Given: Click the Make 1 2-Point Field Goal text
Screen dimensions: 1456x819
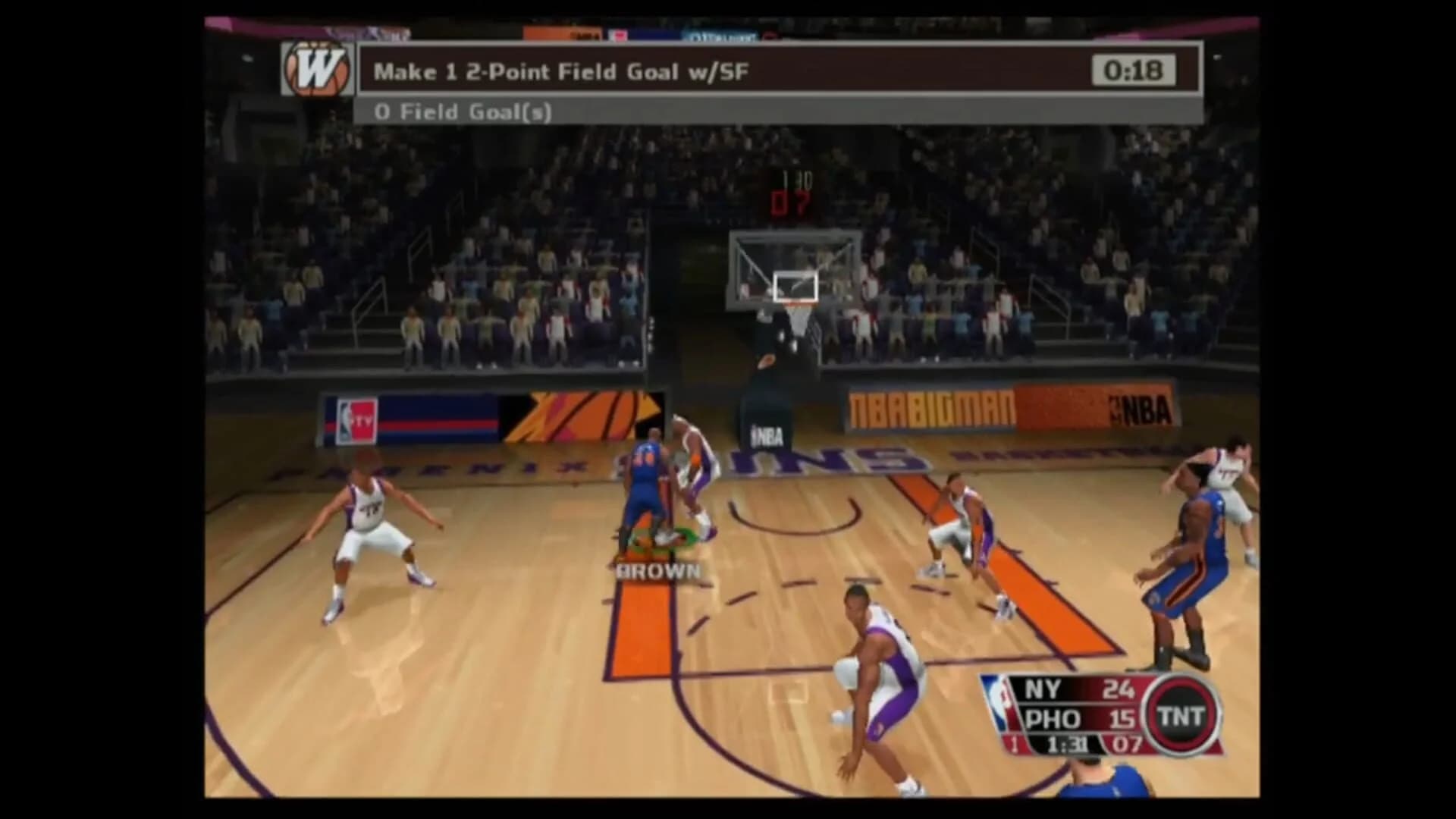Looking at the screenshot, I should pos(561,72).
